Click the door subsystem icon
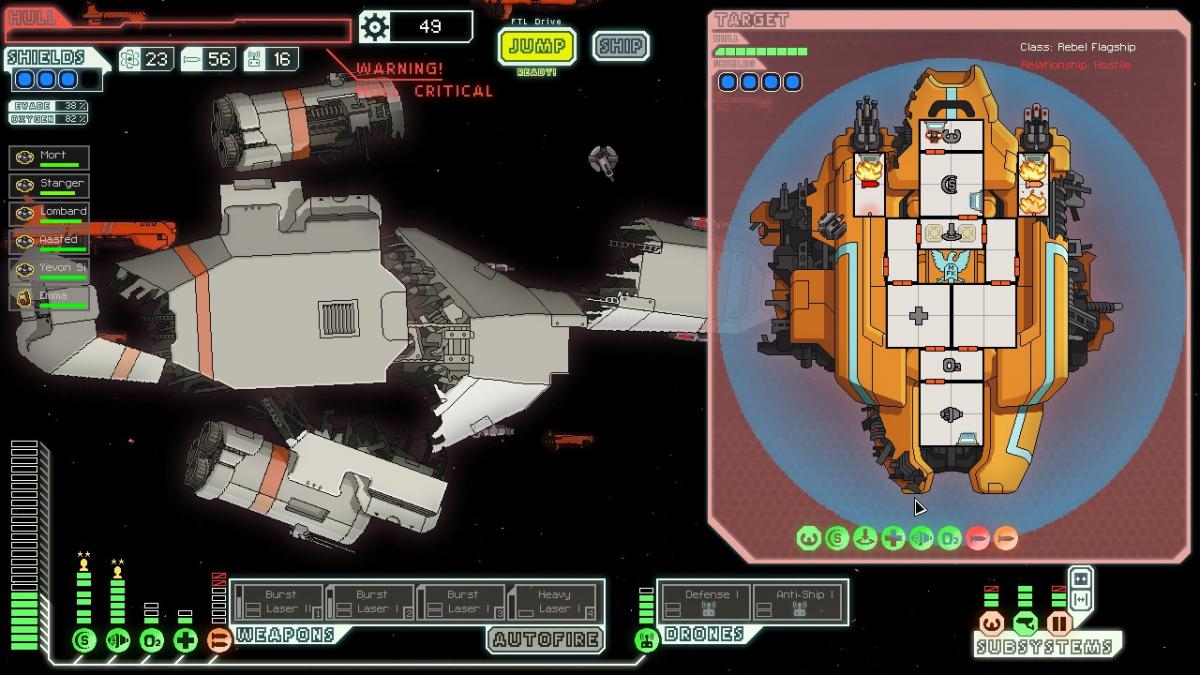Image resolution: width=1200 pixels, height=675 pixels. pos(1058,624)
